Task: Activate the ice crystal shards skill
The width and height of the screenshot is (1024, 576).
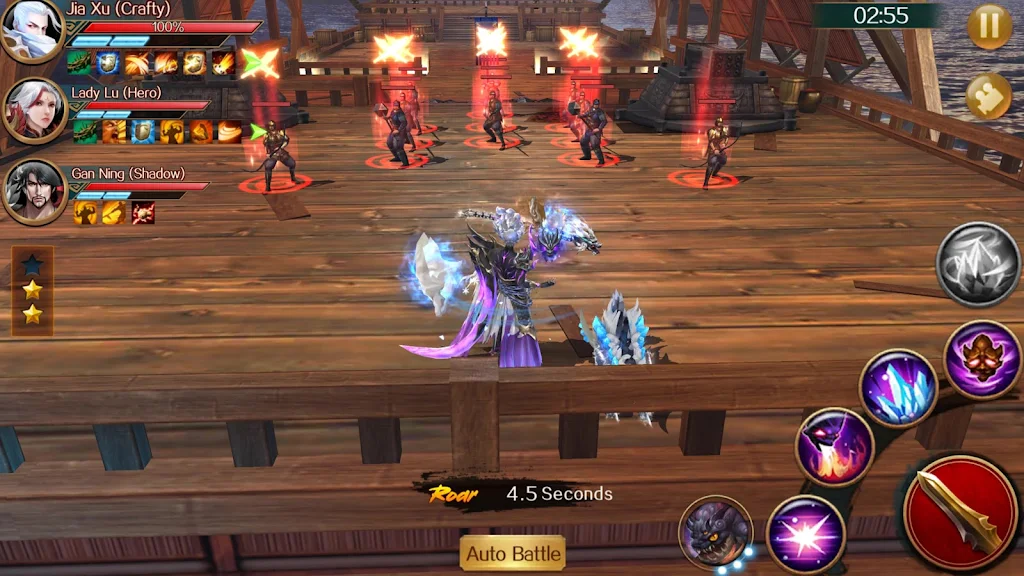Action: click(x=897, y=387)
